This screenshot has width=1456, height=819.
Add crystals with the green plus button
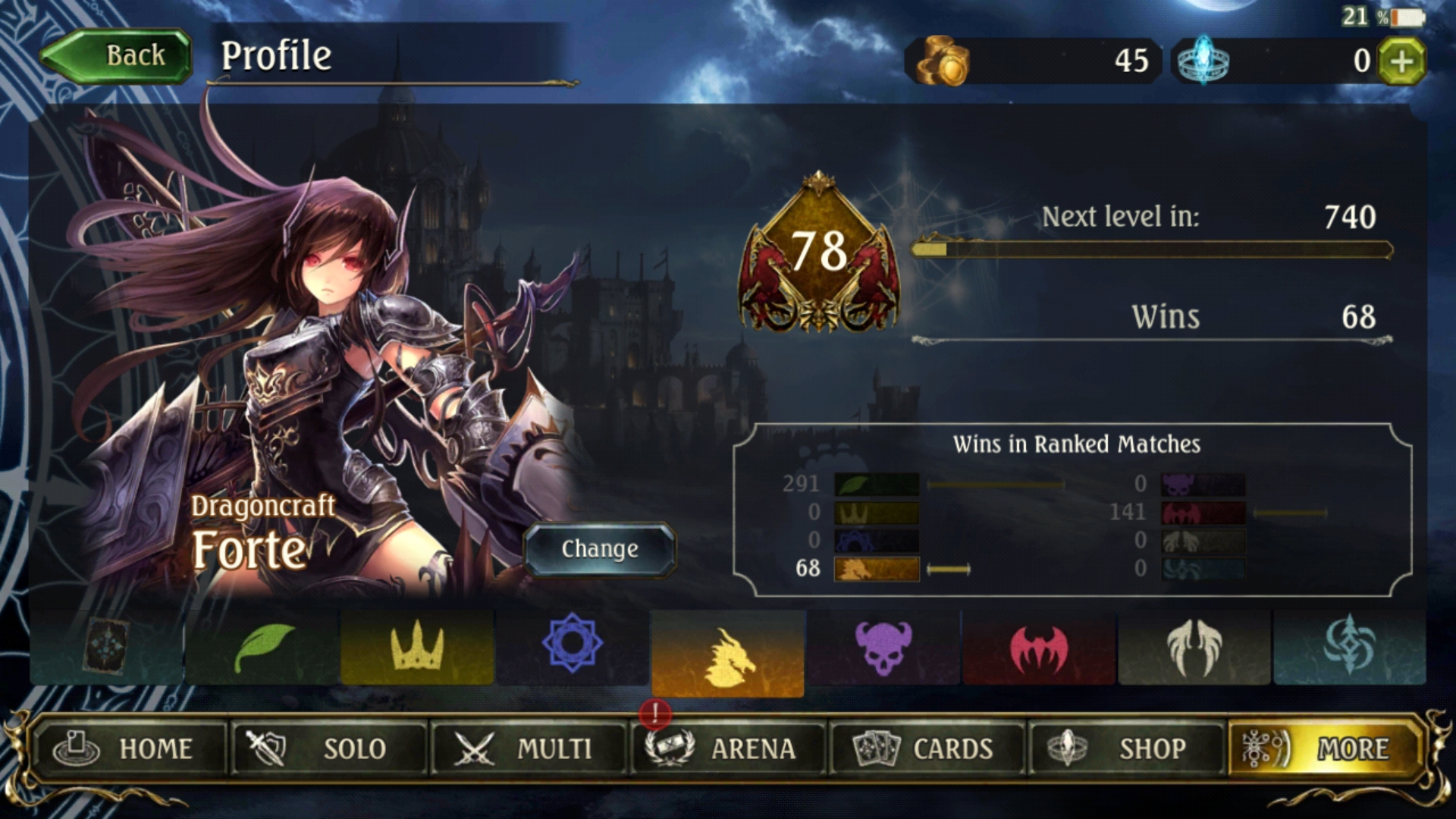[x=1401, y=61]
